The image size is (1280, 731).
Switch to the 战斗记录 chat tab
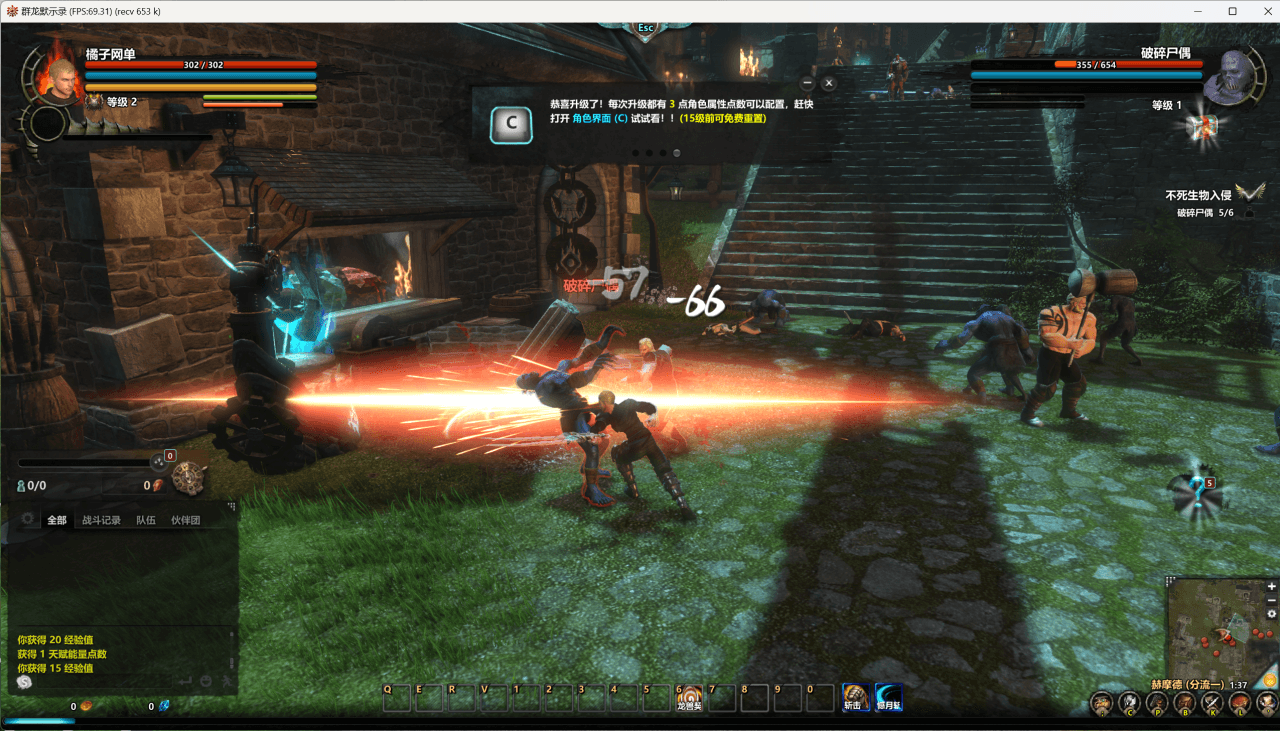[x=103, y=519]
